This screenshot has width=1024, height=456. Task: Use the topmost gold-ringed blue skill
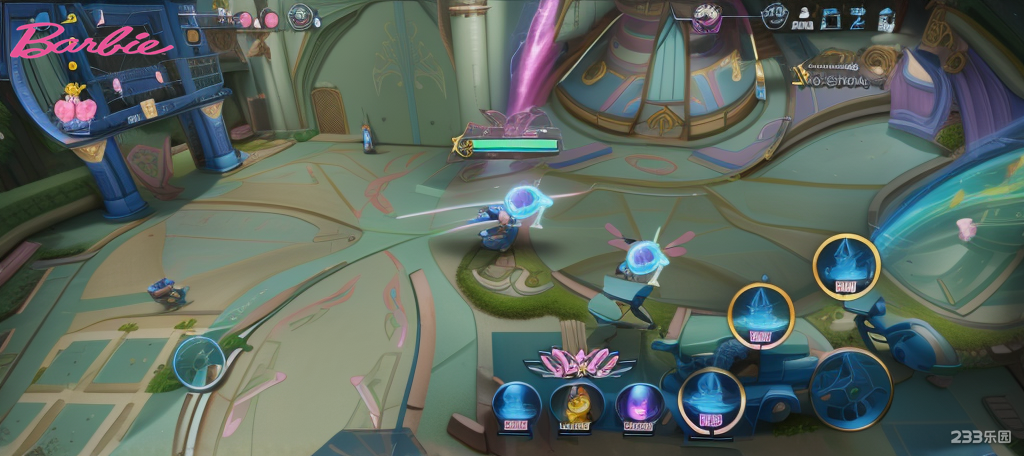[846, 266]
